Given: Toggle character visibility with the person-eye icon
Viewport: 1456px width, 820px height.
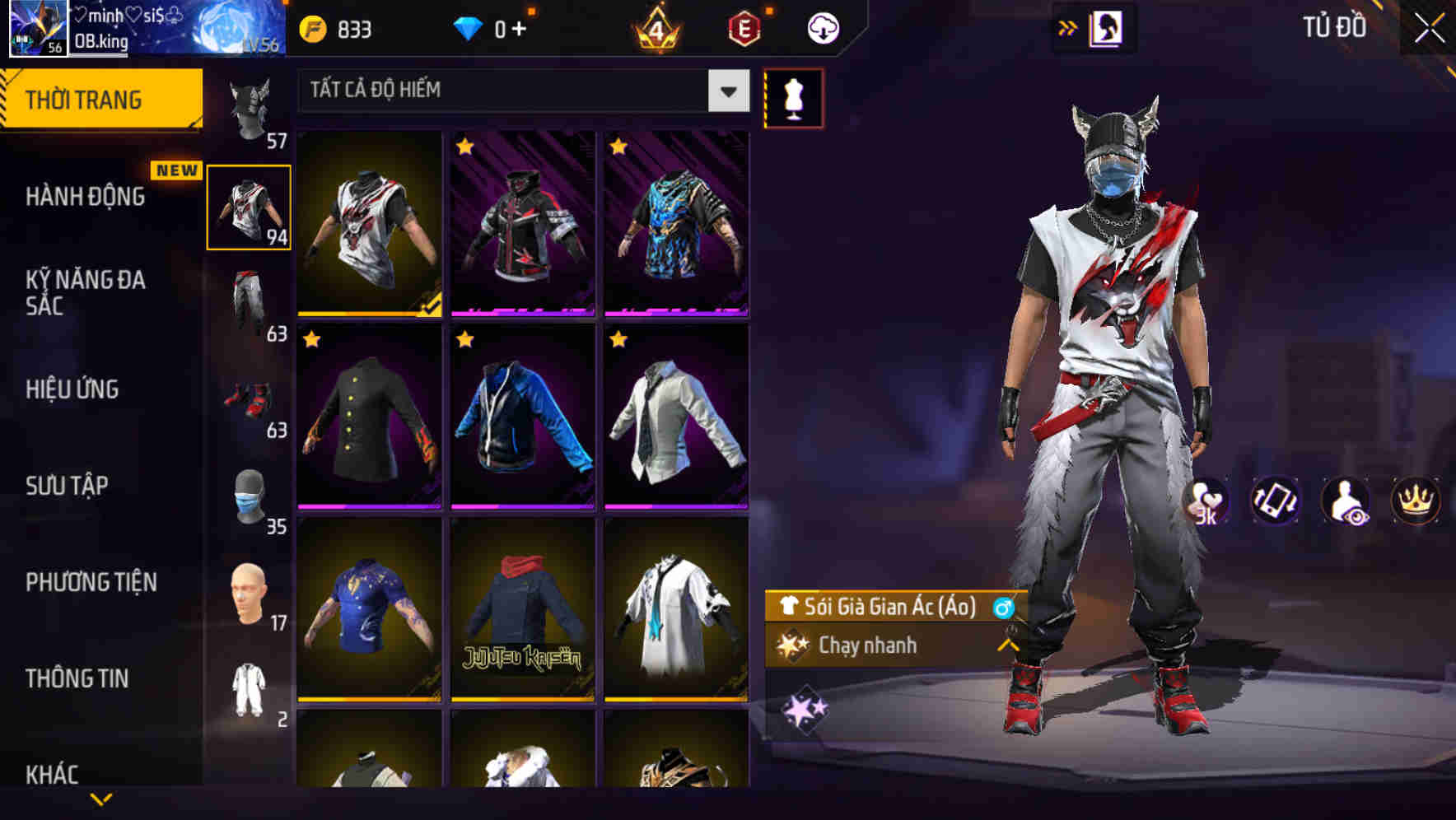Looking at the screenshot, I should click(1343, 501).
